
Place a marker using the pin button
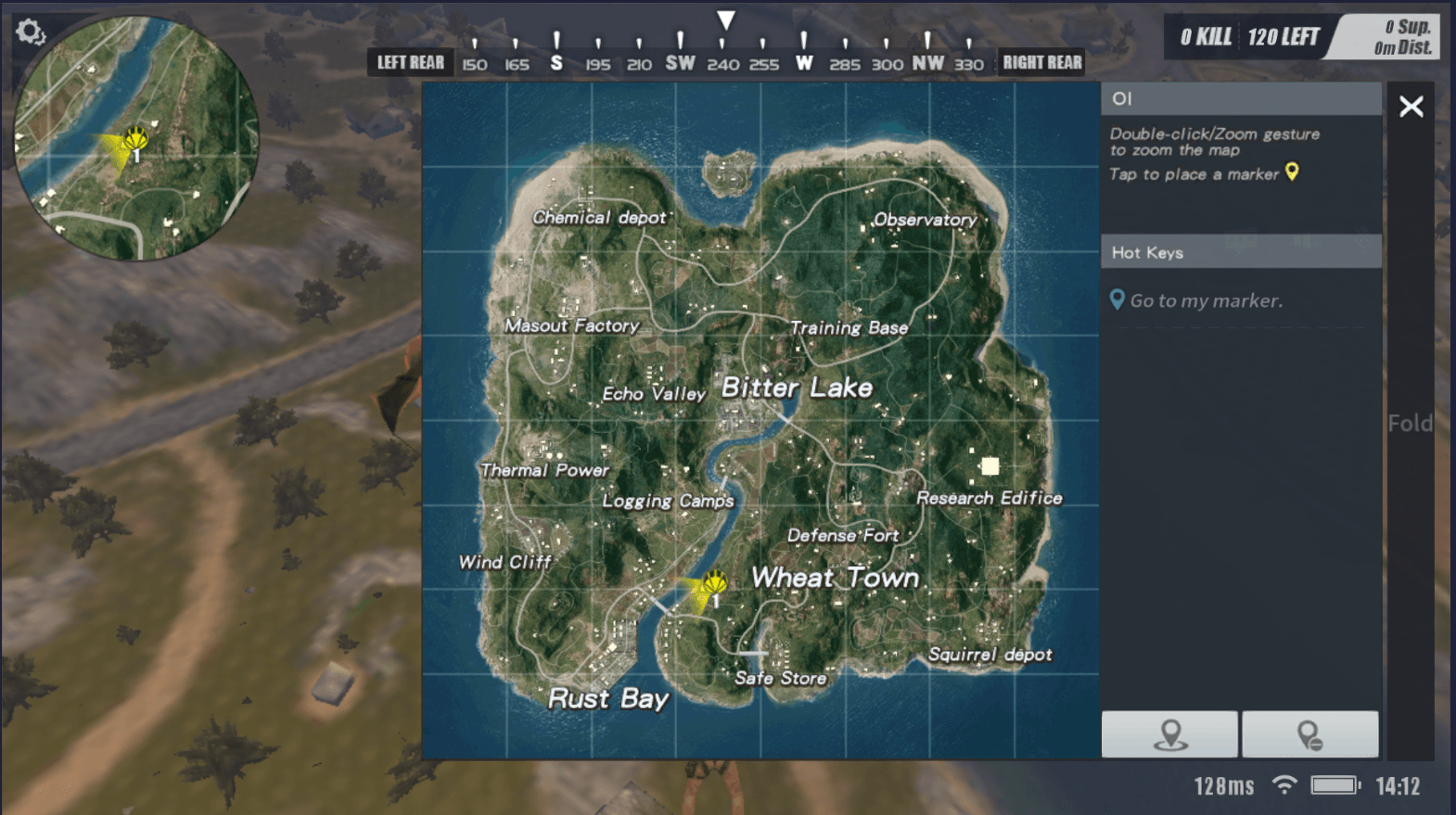point(1169,734)
